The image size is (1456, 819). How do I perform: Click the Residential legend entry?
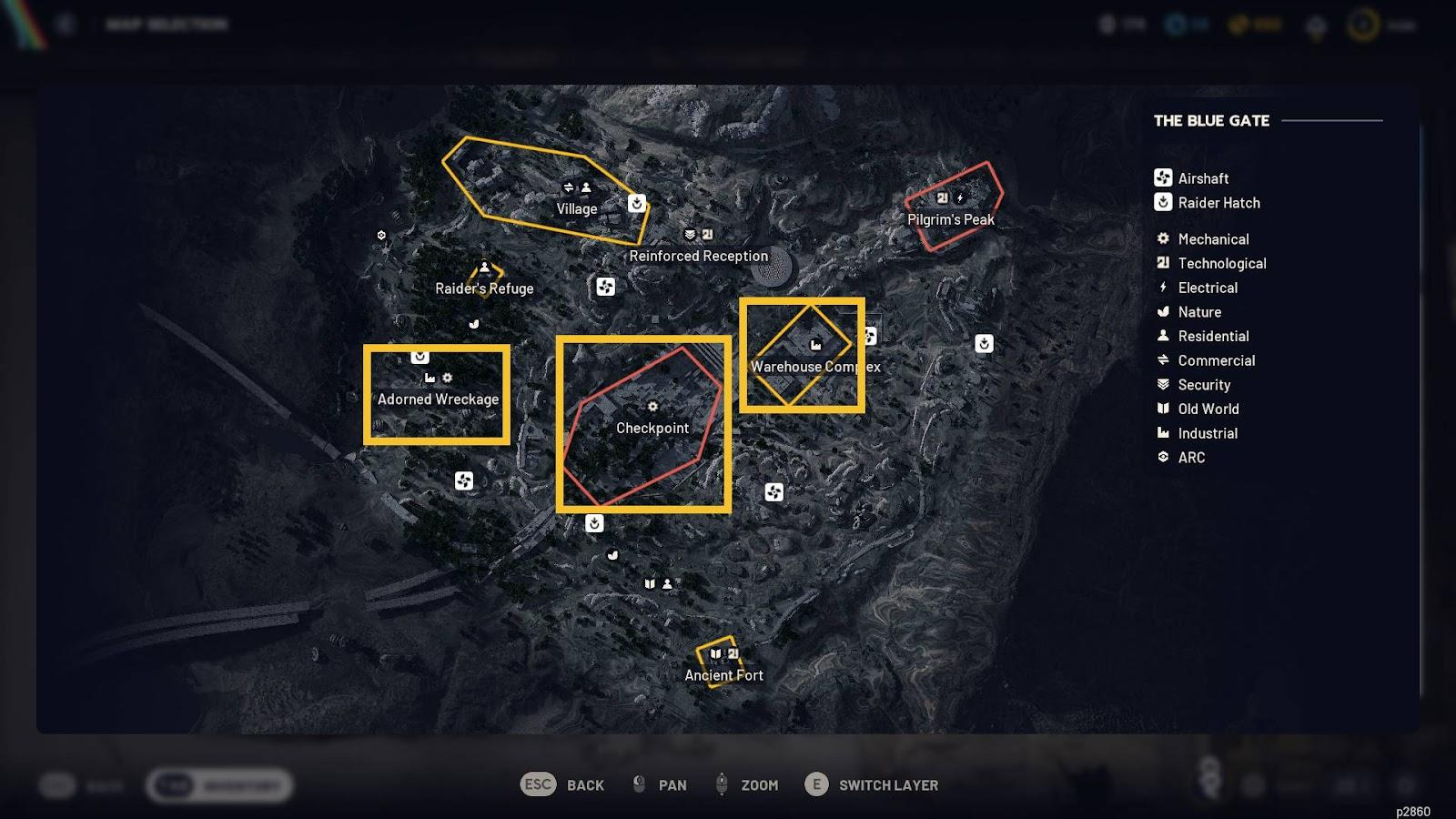tap(1212, 336)
